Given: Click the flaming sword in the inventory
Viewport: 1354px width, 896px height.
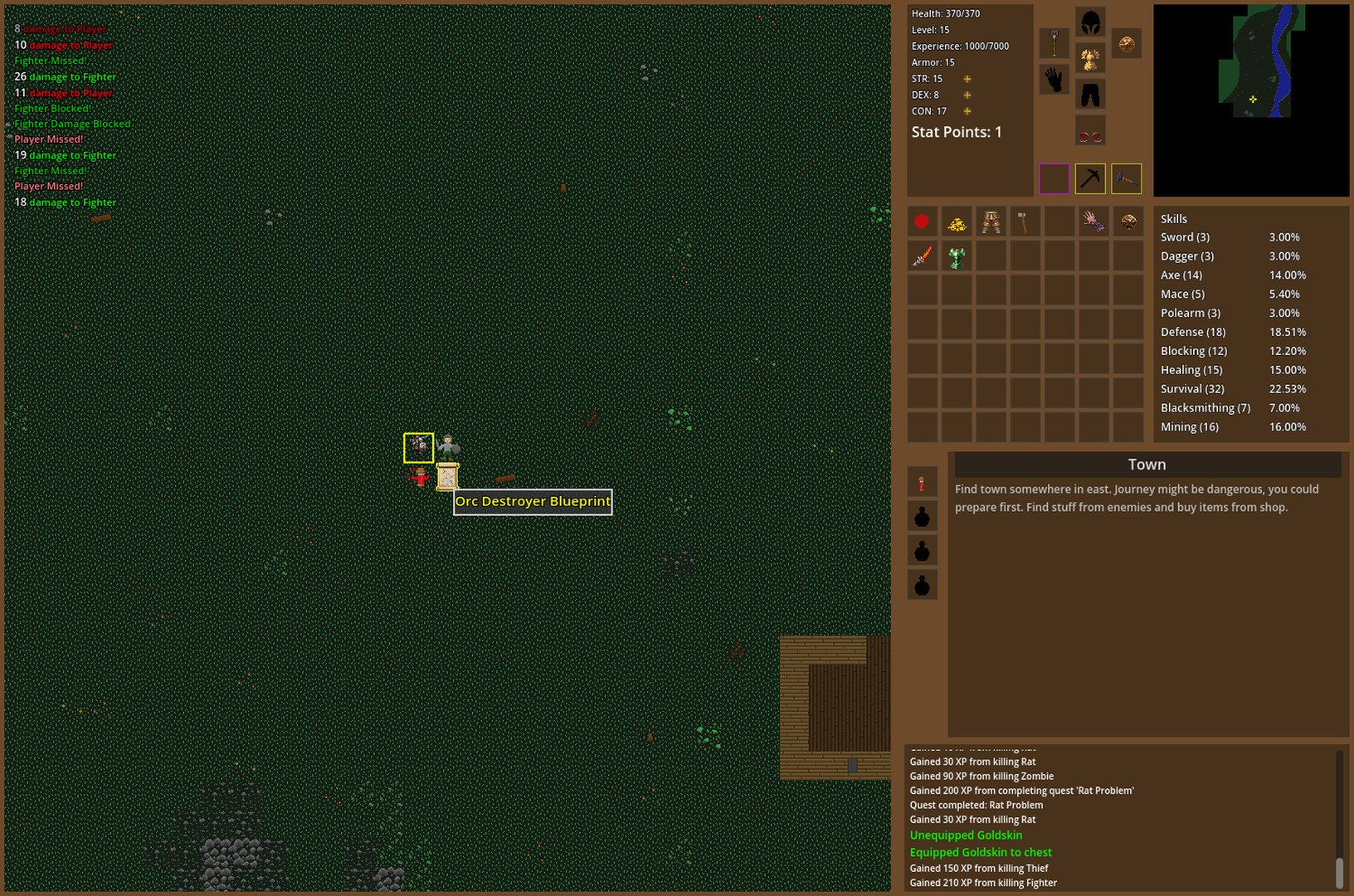Looking at the screenshot, I should coord(923,256).
